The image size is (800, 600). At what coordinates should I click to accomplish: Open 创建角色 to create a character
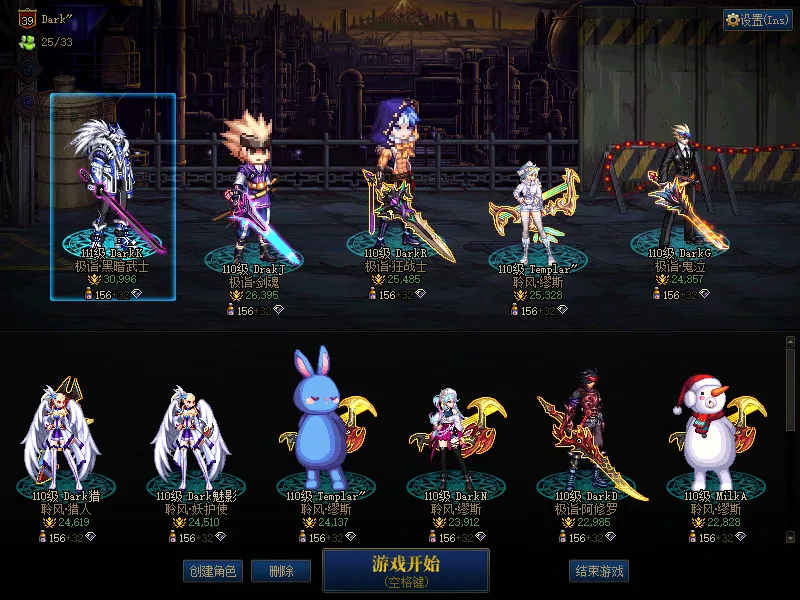[212, 571]
